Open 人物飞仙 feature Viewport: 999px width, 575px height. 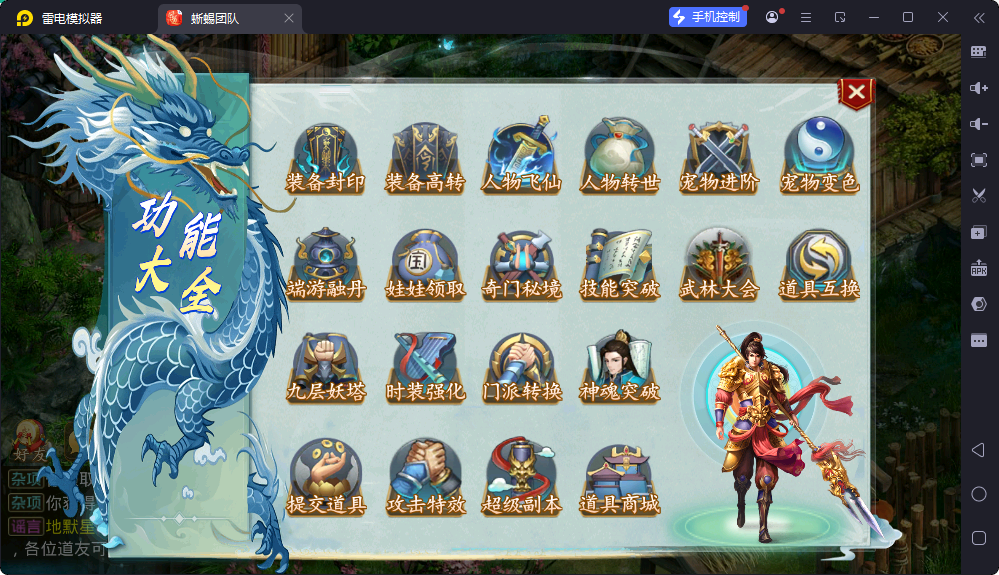(x=521, y=159)
